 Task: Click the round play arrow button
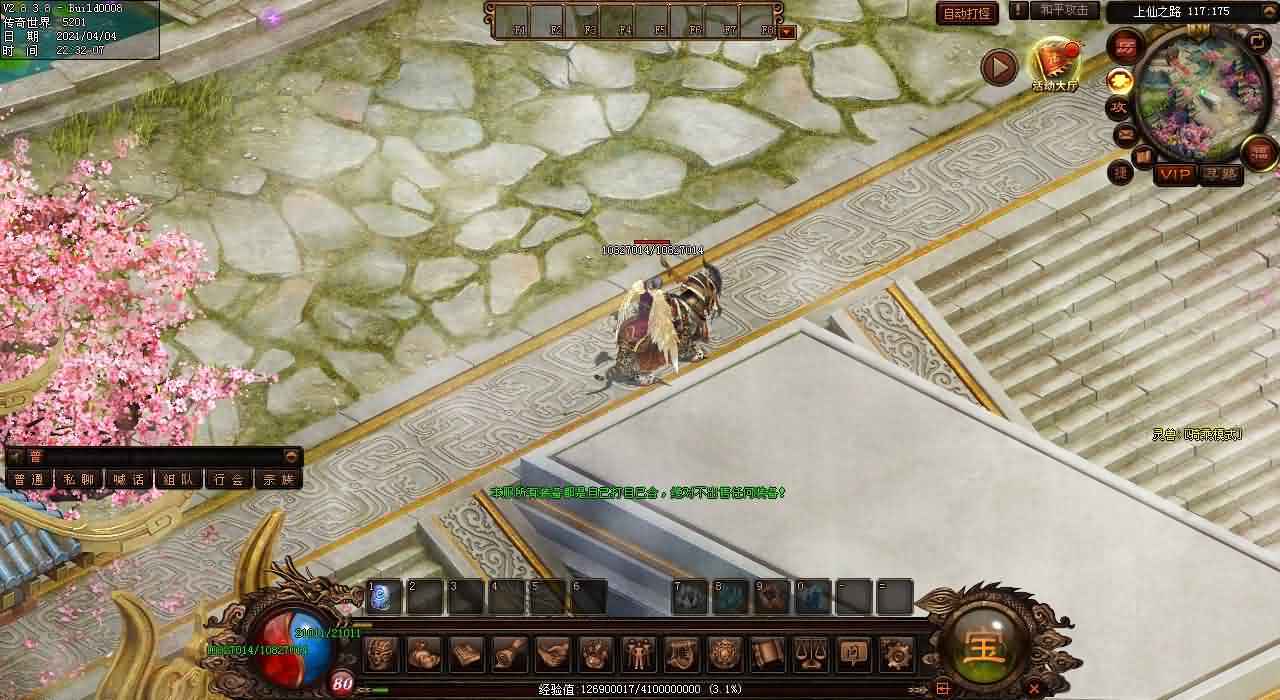(998, 67)
